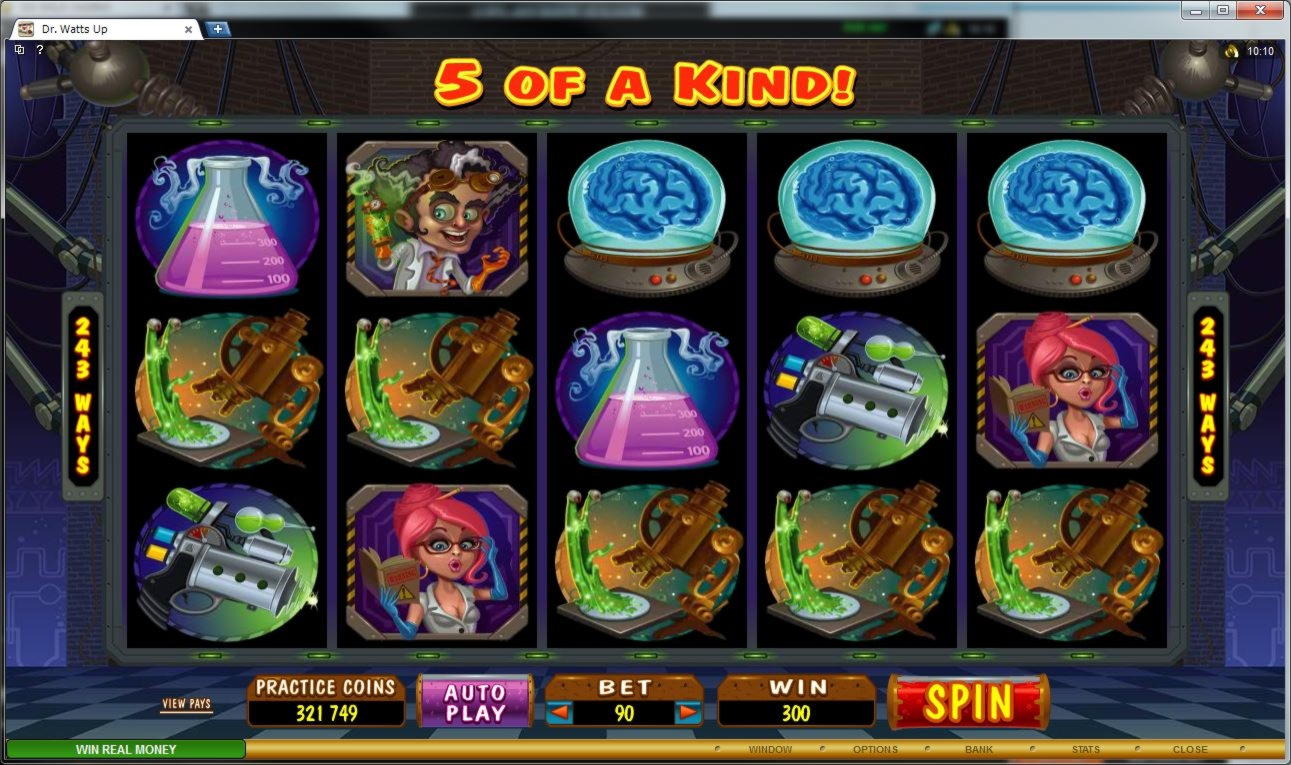Open the Window menu in the bottom bar
Screen dimensions: 1291x765
pos(769,749)
